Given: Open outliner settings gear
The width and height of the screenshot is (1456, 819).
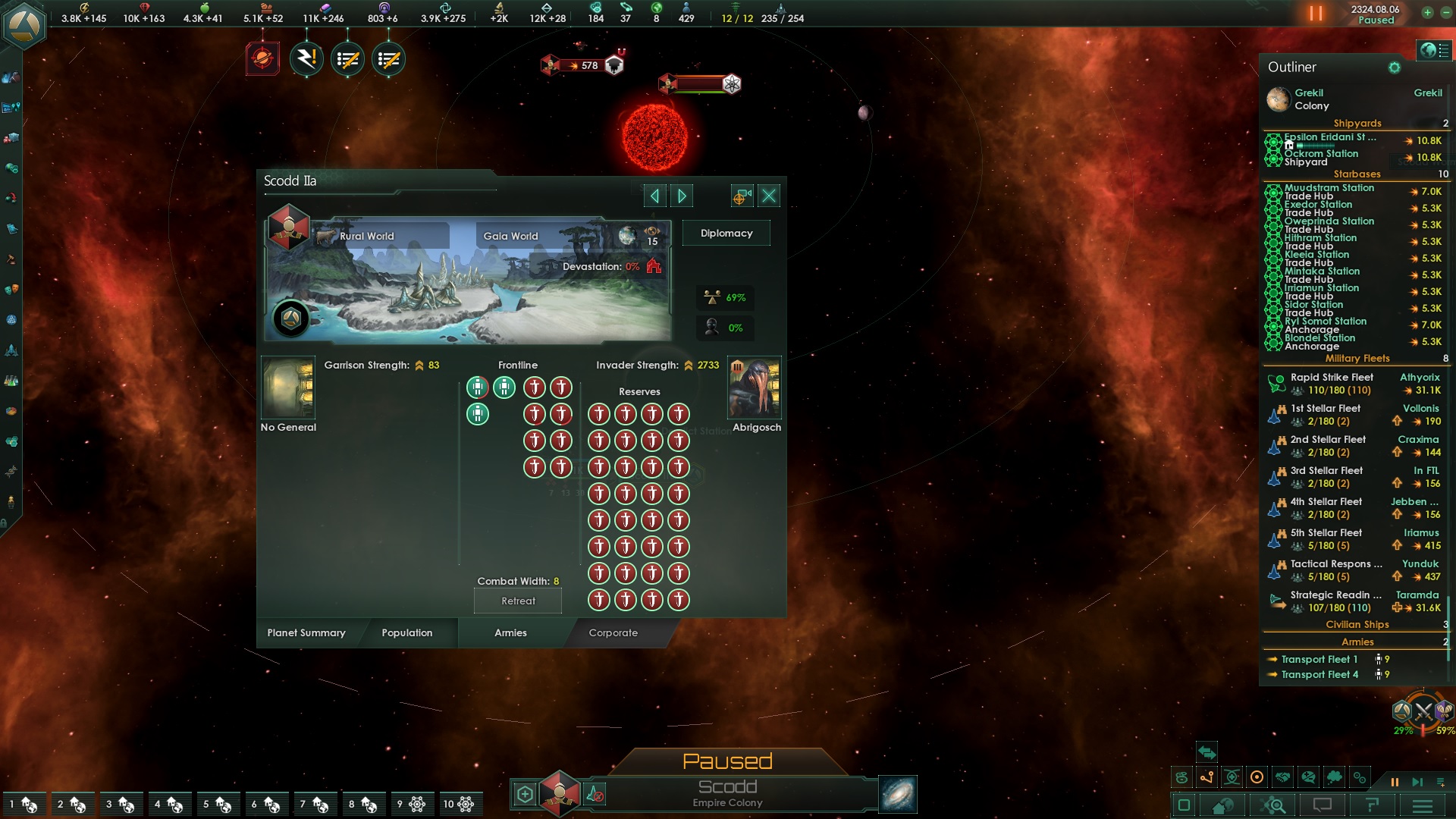Looking at the screenshot, I should pyautogui.click(x=1394, y=67).
